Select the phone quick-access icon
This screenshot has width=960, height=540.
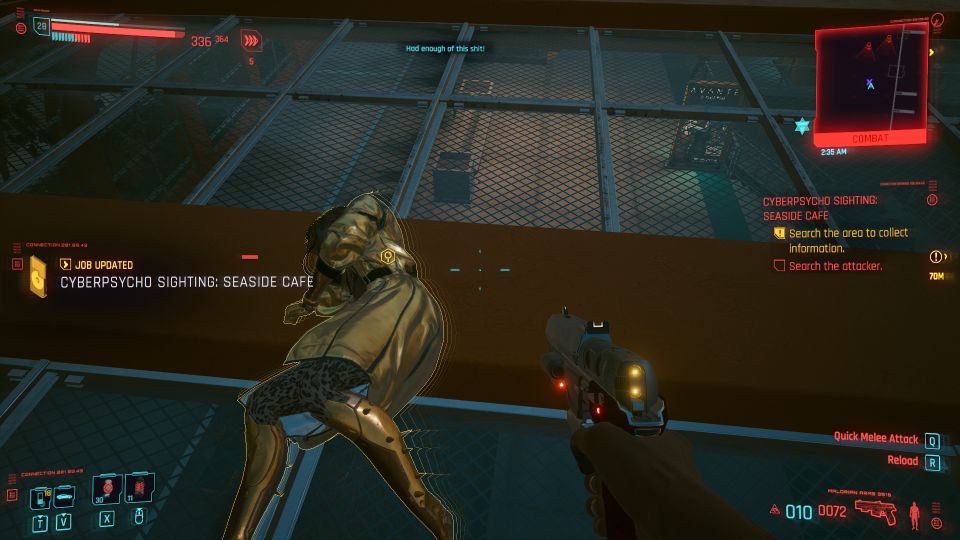(38, 497)
